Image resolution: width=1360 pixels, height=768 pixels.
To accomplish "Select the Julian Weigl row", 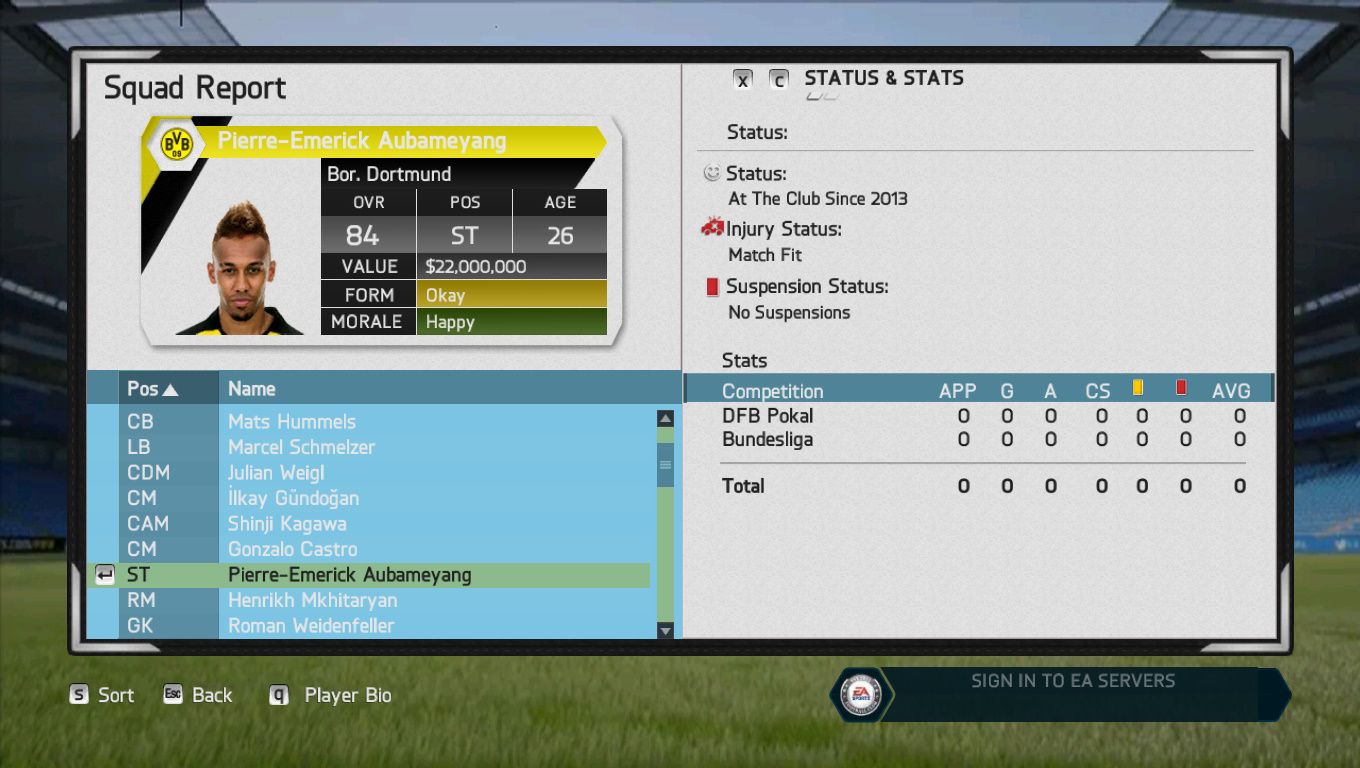I will [276, 473].
